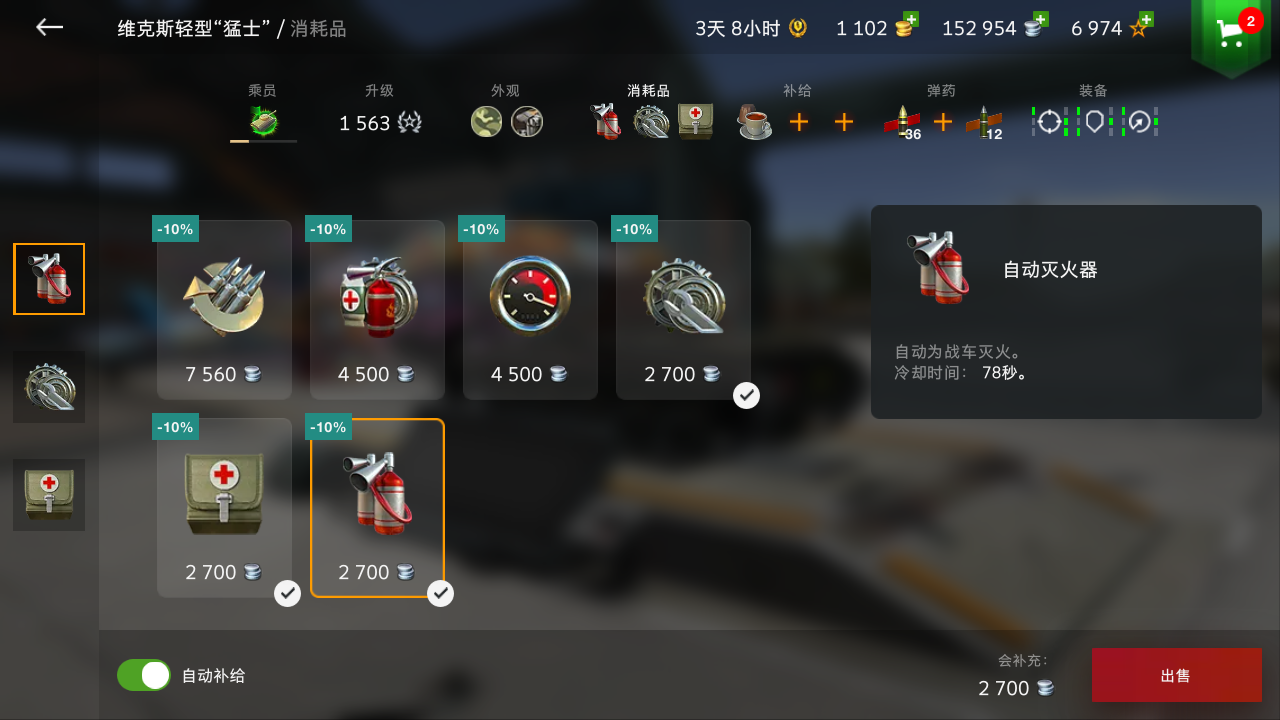Select the tea cup provision icon under 补给
1280x720 pixels.
click(x=754, y=120)
